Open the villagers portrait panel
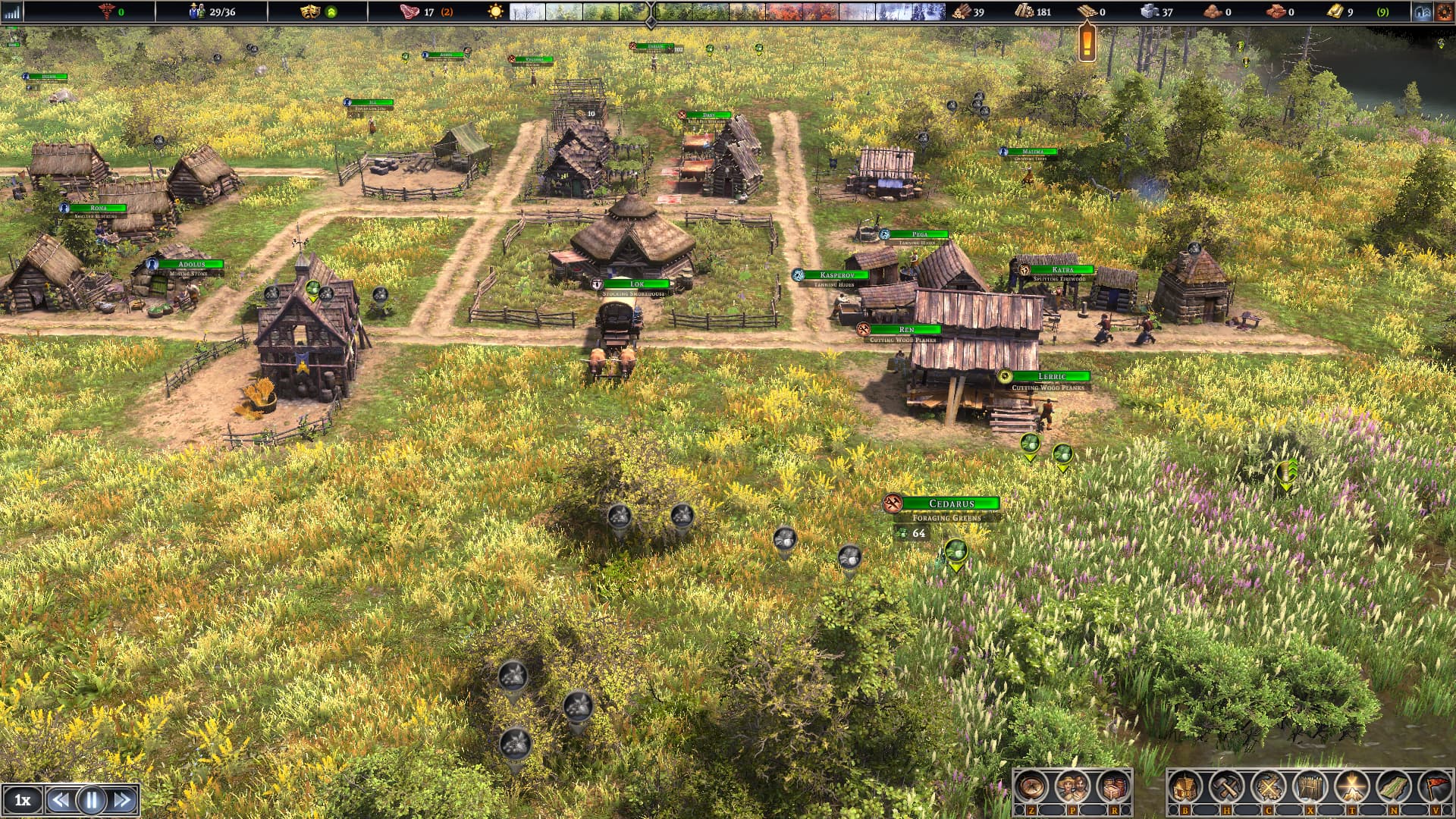 tap(1072, 788)
